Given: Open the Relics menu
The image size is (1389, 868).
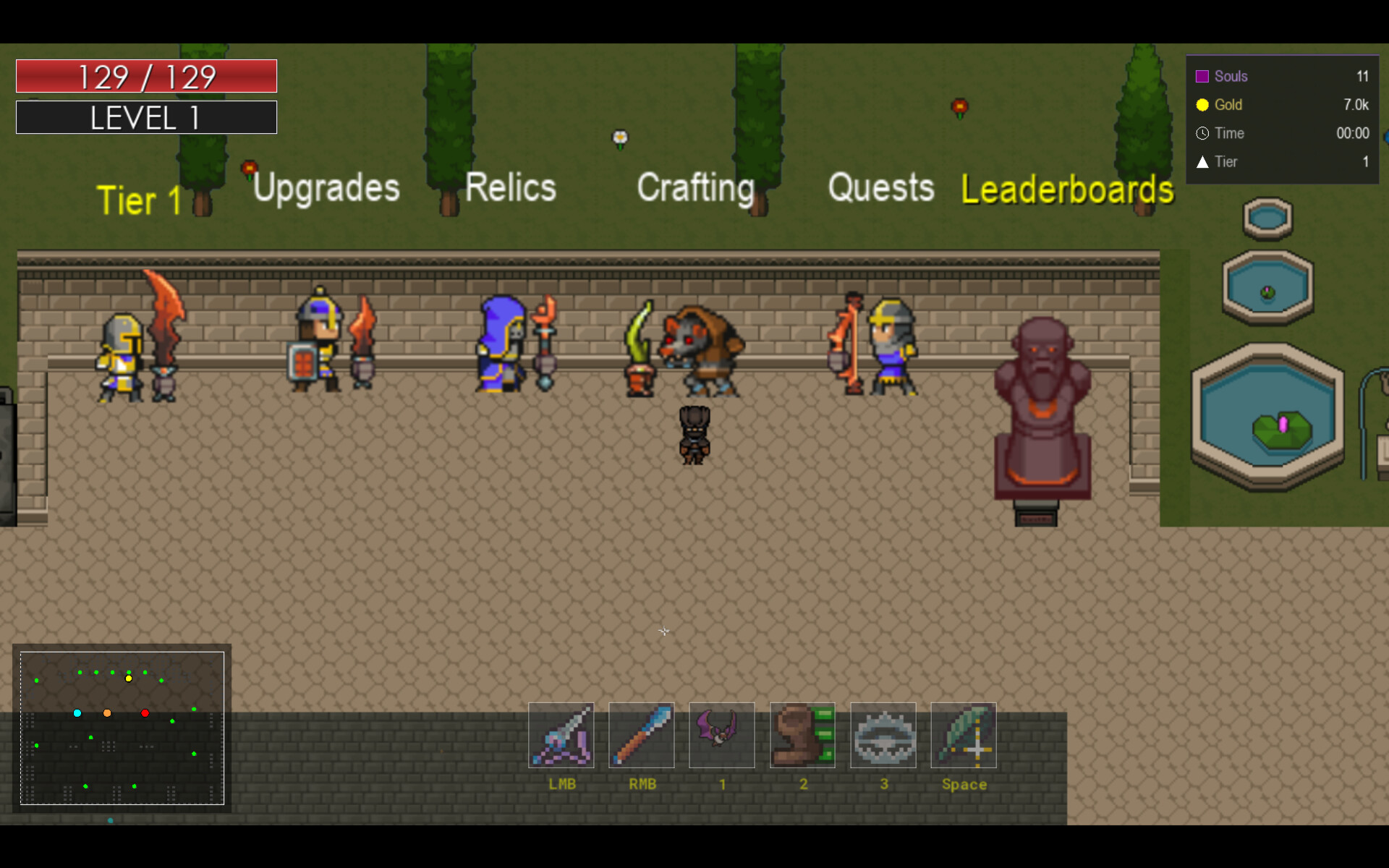Looking at the screenshot, I should [x=510, y=188].
